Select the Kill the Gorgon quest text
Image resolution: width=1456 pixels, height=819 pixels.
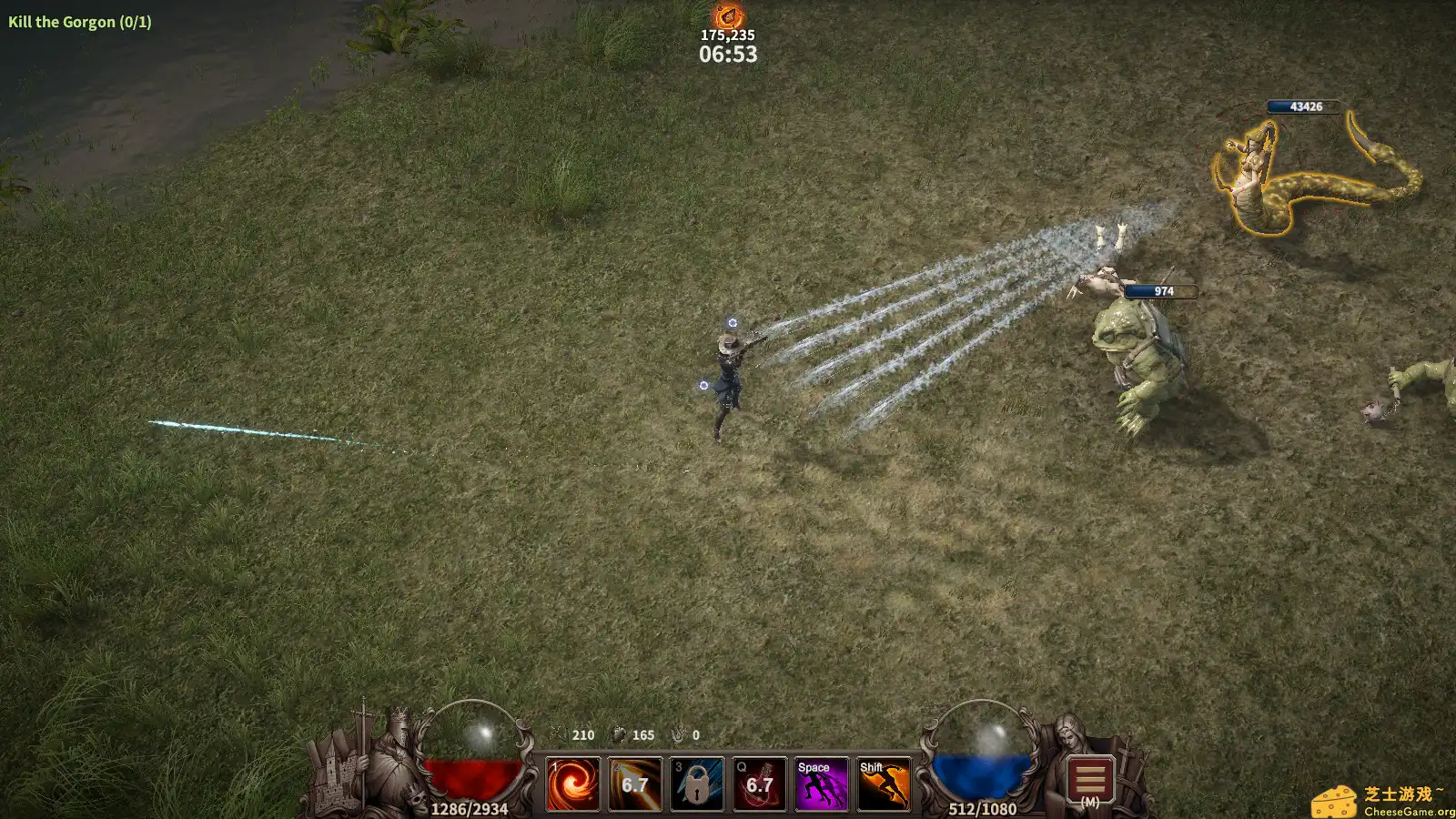point(77,22)
